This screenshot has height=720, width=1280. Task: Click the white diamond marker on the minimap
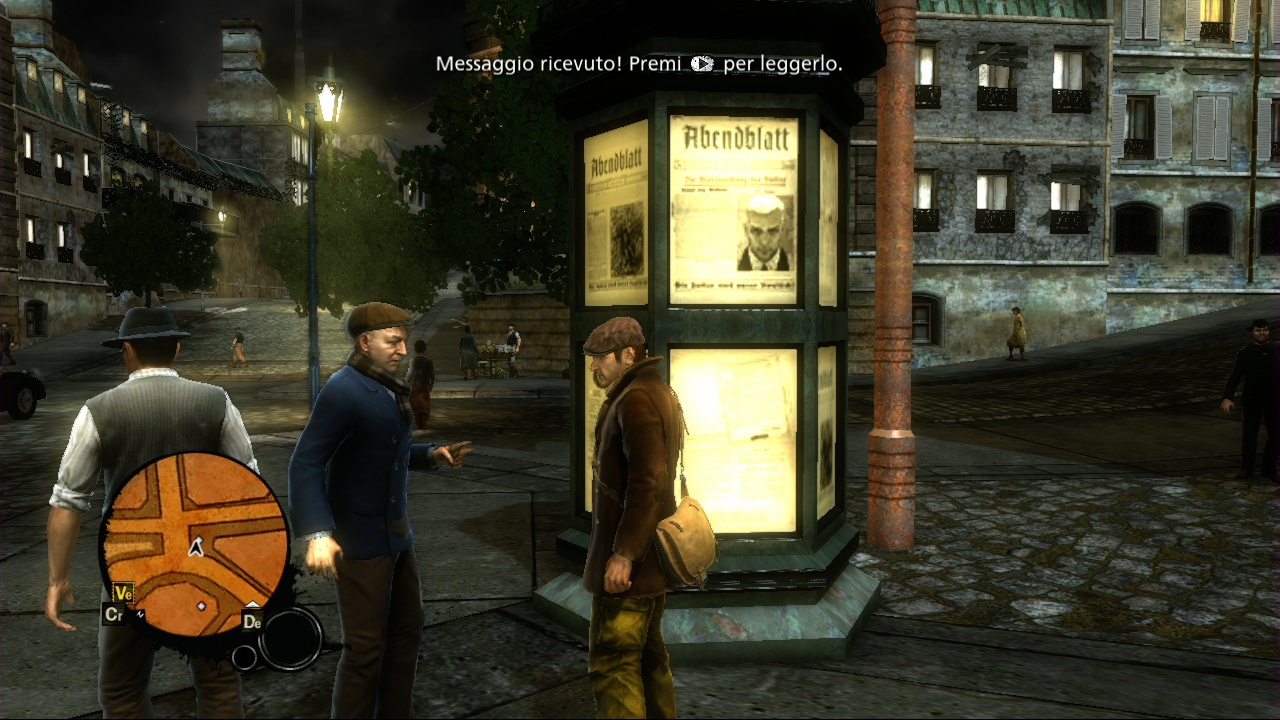201,606
